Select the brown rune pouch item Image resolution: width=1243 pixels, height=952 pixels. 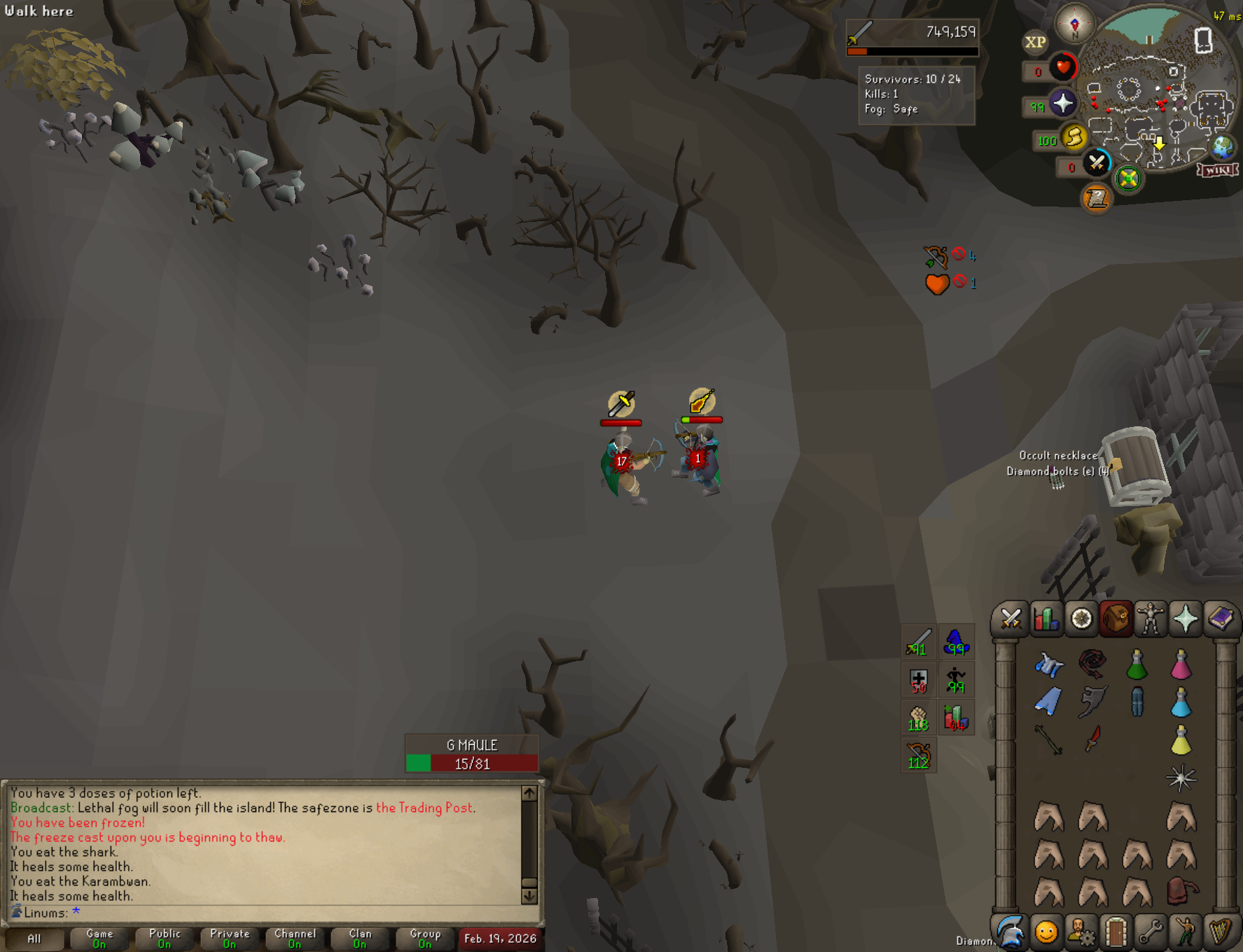1182,892
